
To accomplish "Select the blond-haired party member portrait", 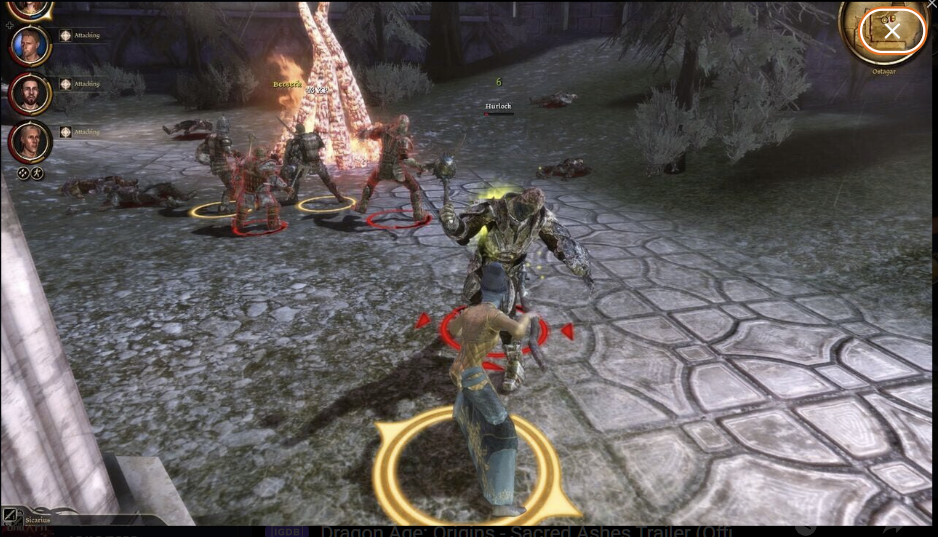I will pyautogui.click(x=29, y=45).
